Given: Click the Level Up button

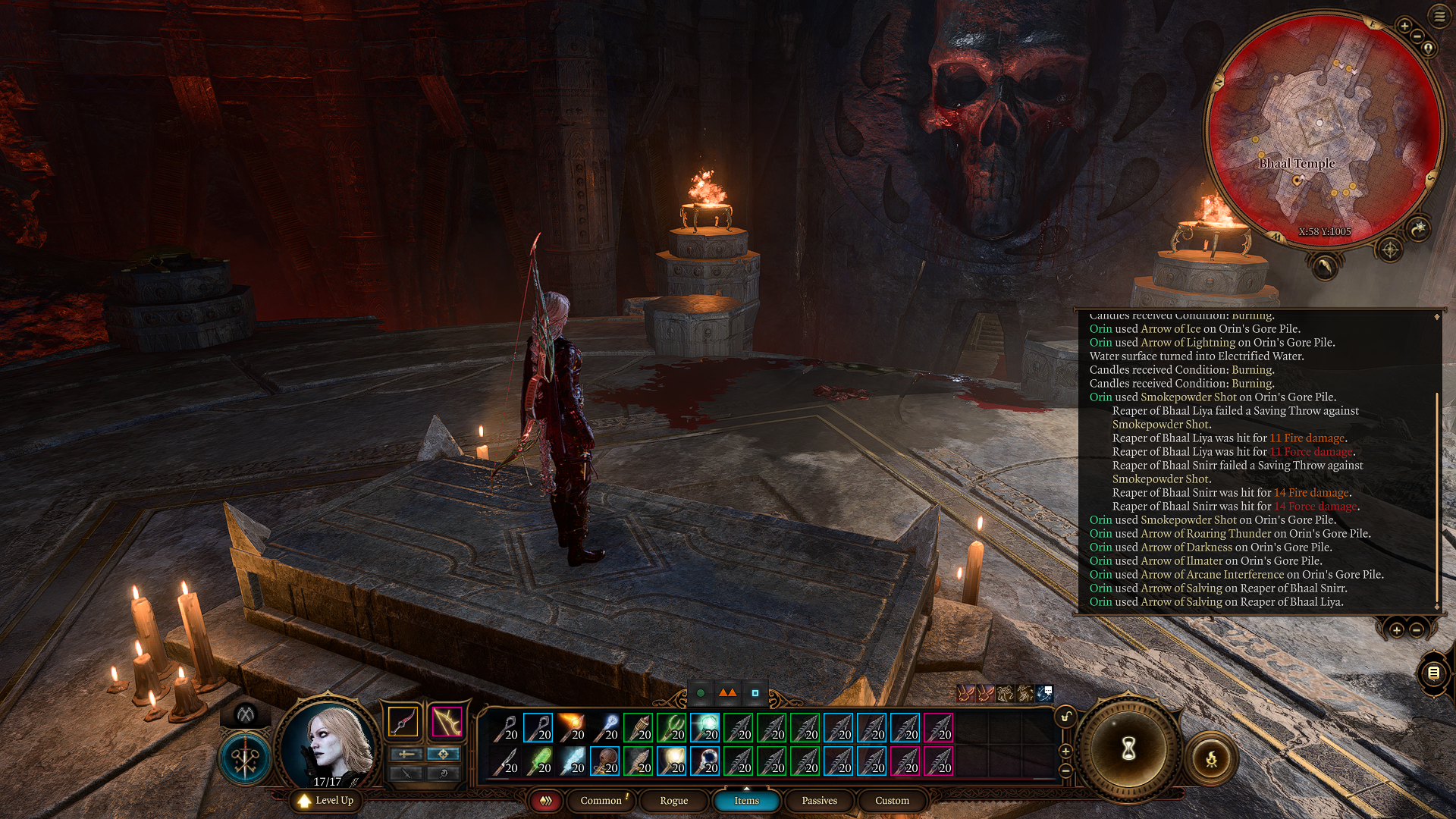Looking at the screenshot, I should (326, 801).
